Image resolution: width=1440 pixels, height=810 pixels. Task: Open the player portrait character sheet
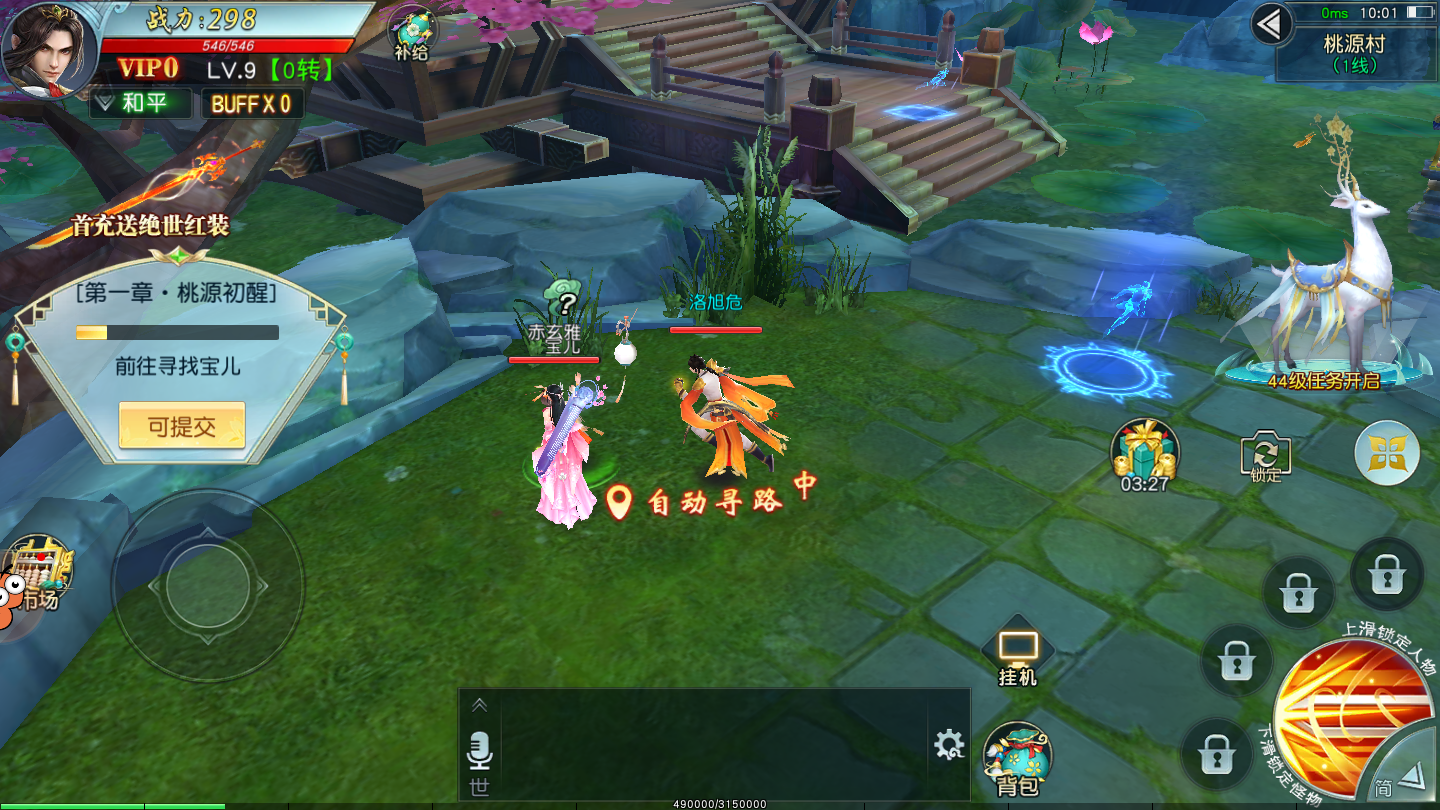(x=49, y=50)
